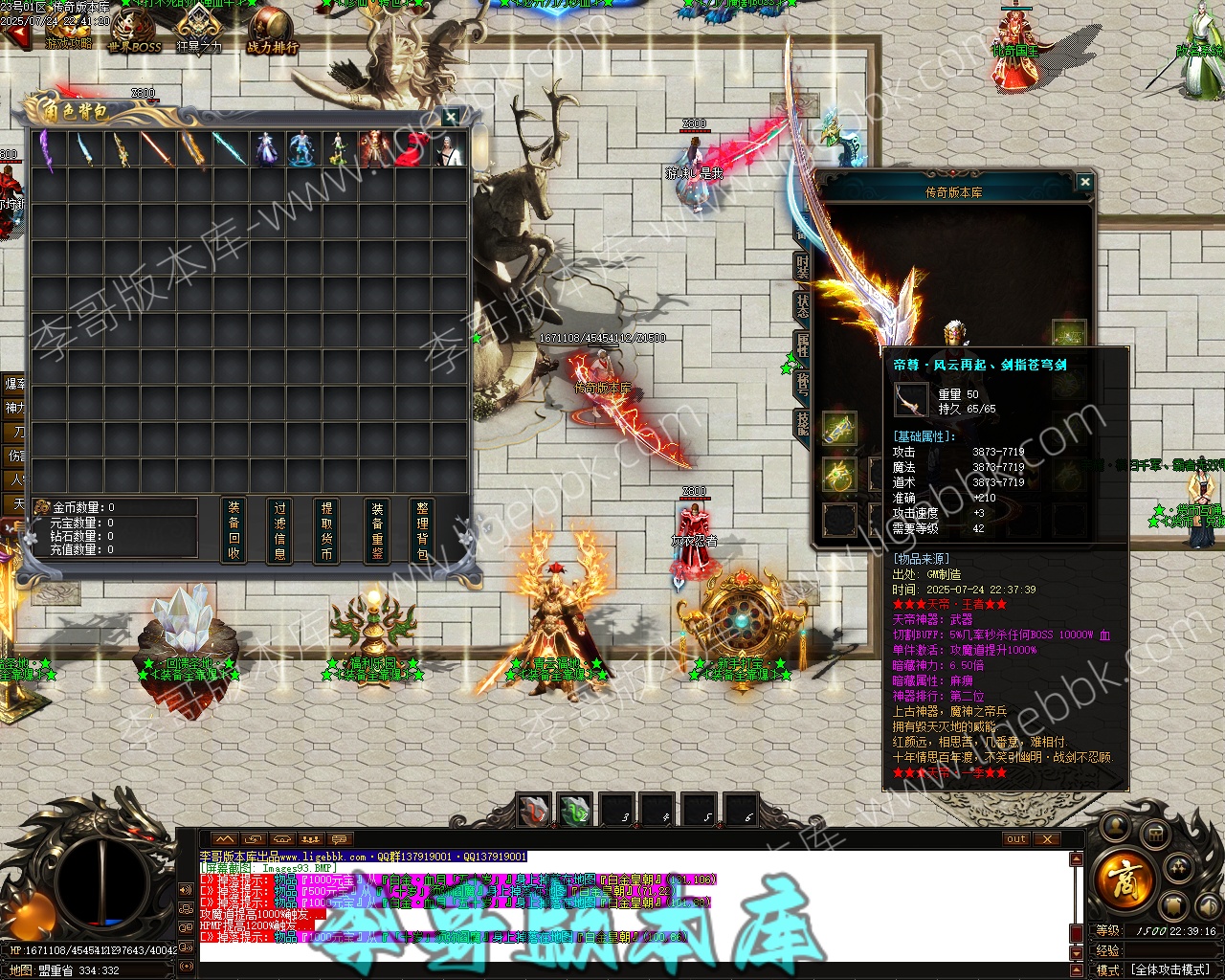Use the green item in hotbar slot 2
1225x980 pixels.
coord(575,811)
